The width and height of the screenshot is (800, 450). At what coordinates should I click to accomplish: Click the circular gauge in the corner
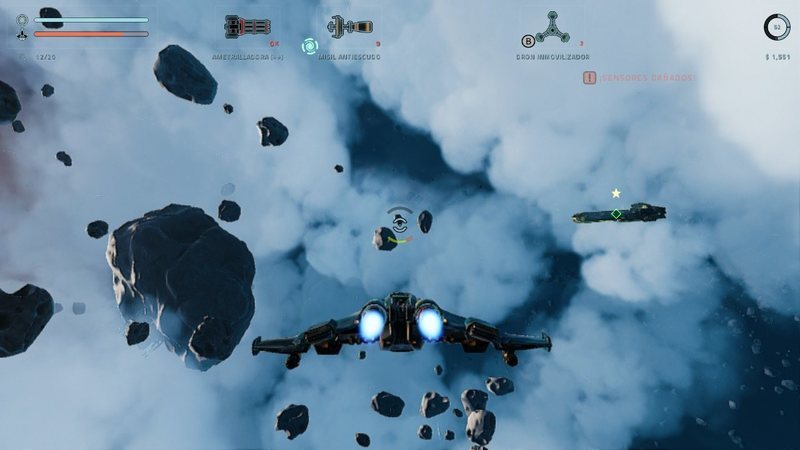point(776,27)
